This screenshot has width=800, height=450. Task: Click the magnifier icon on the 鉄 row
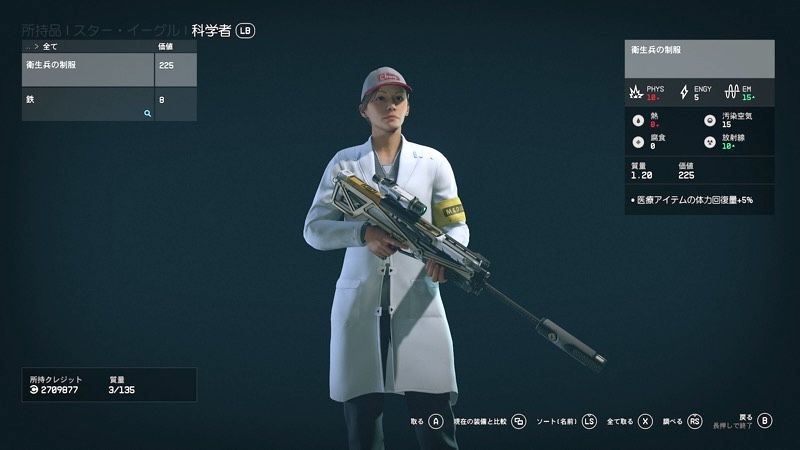[147, 114]
